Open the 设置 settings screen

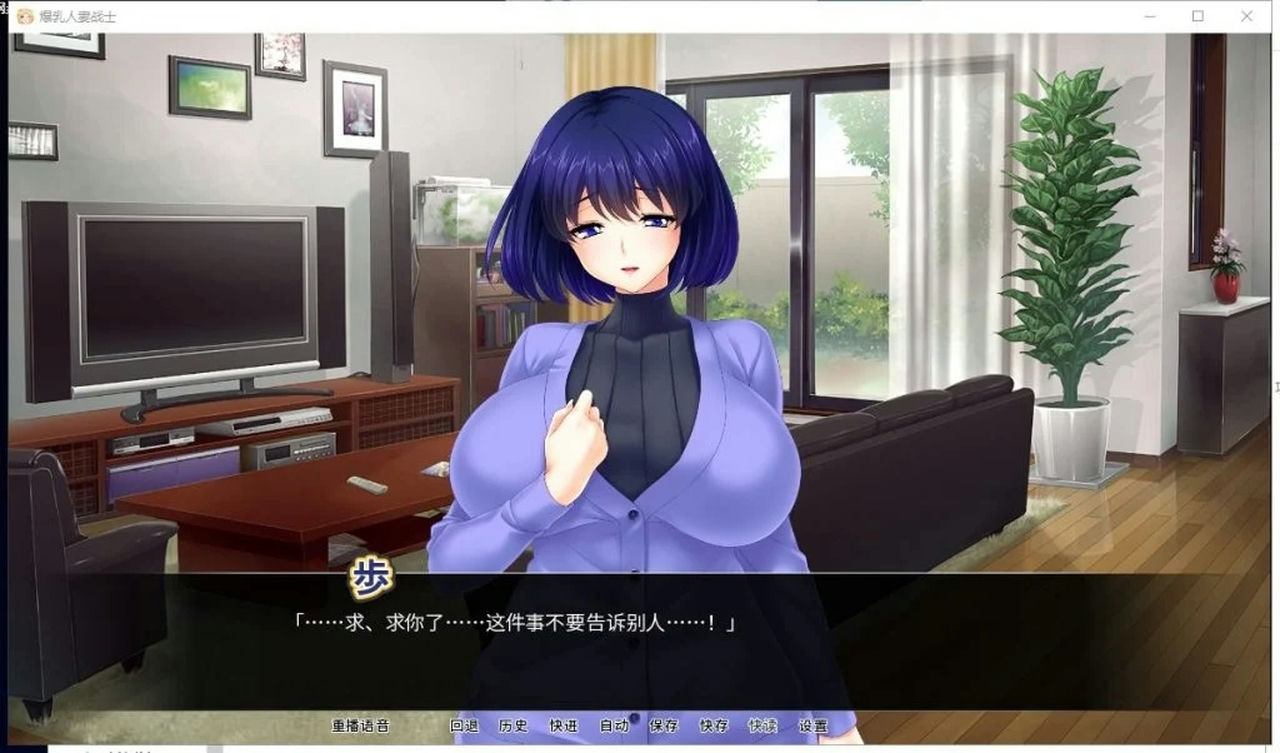coord(812,727)
